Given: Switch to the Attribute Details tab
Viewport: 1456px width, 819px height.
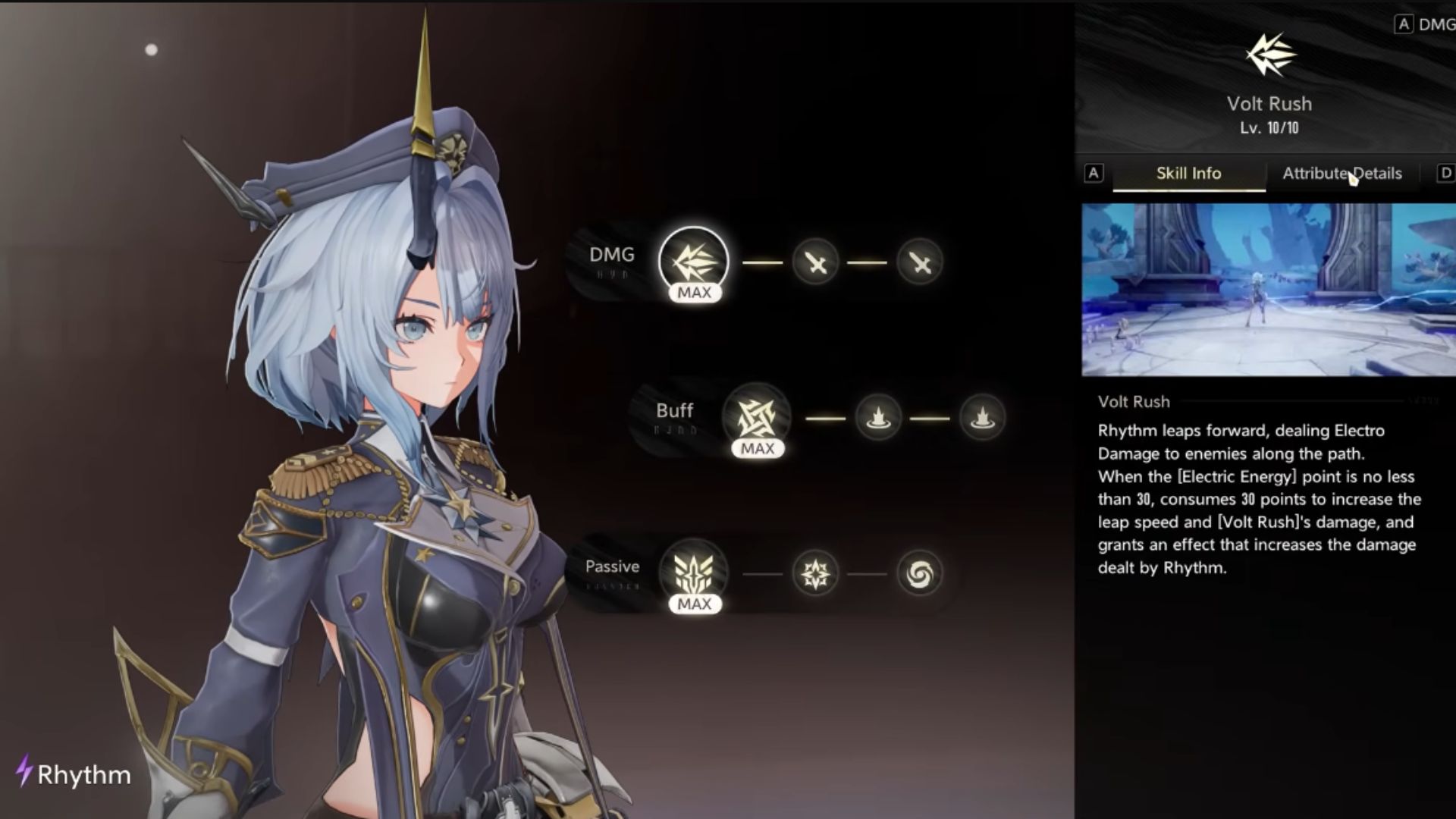Looking at the screenshot, I should [1341, 174].
